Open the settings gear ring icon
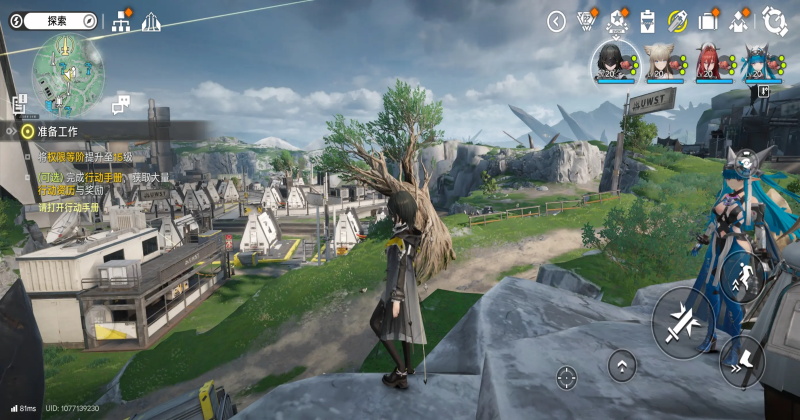The height and width of the screenshot is (420, 800). (774, 20)
